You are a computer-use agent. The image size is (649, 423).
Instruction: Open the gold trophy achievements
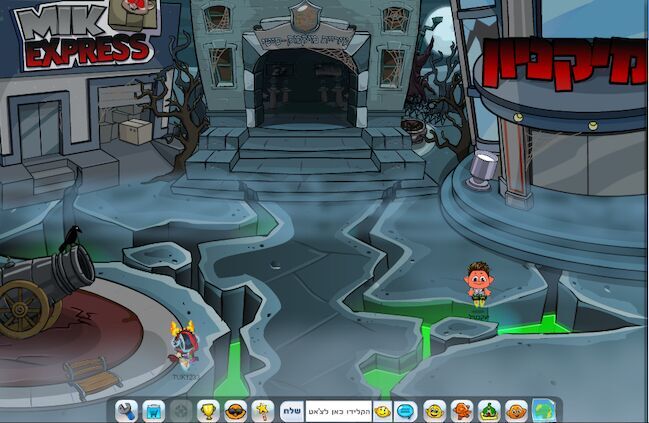(208, 410)
